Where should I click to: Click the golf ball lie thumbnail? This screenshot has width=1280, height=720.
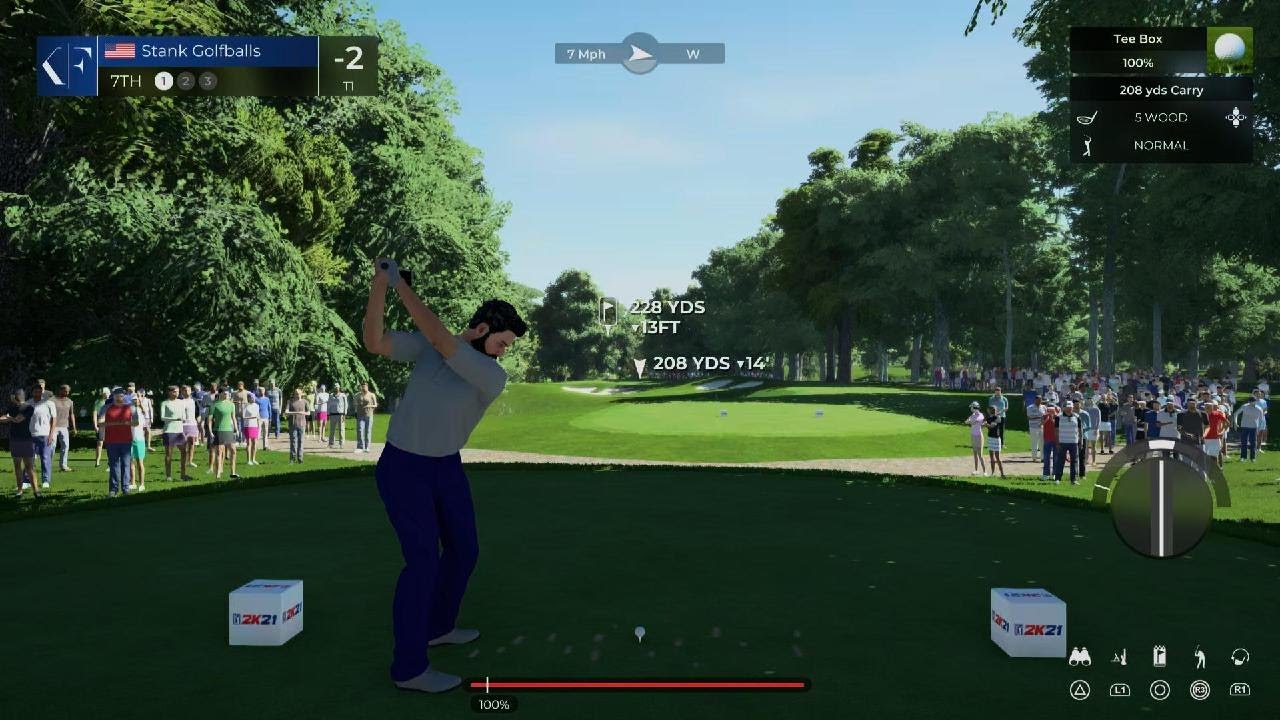1229,50
